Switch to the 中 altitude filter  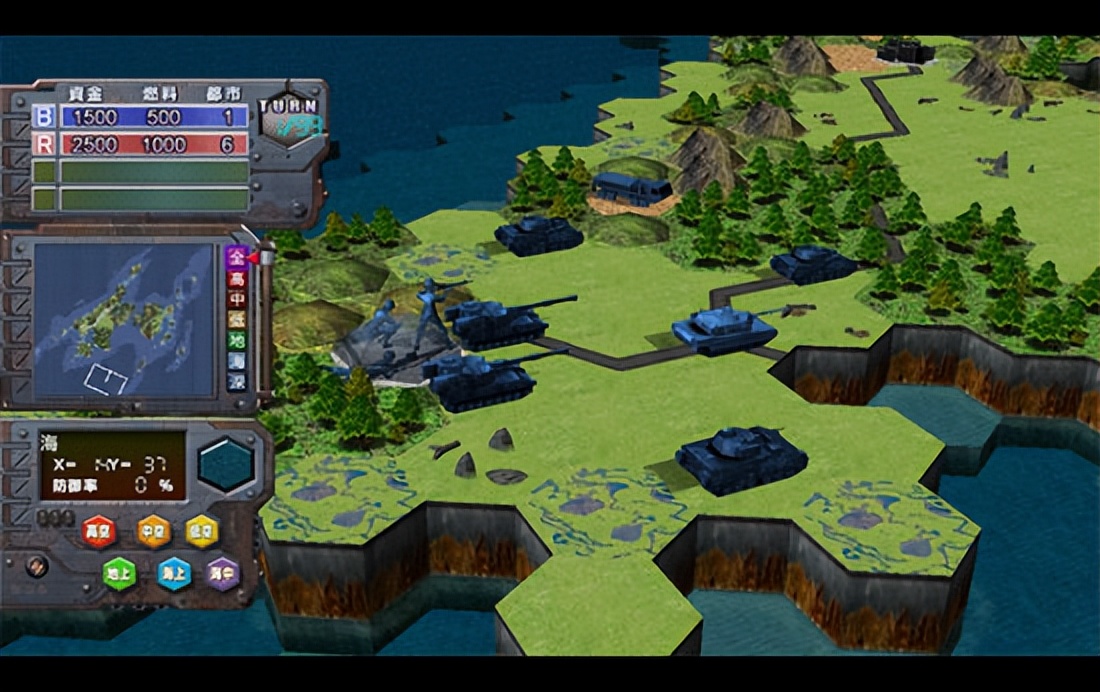(x=237, y=298)
